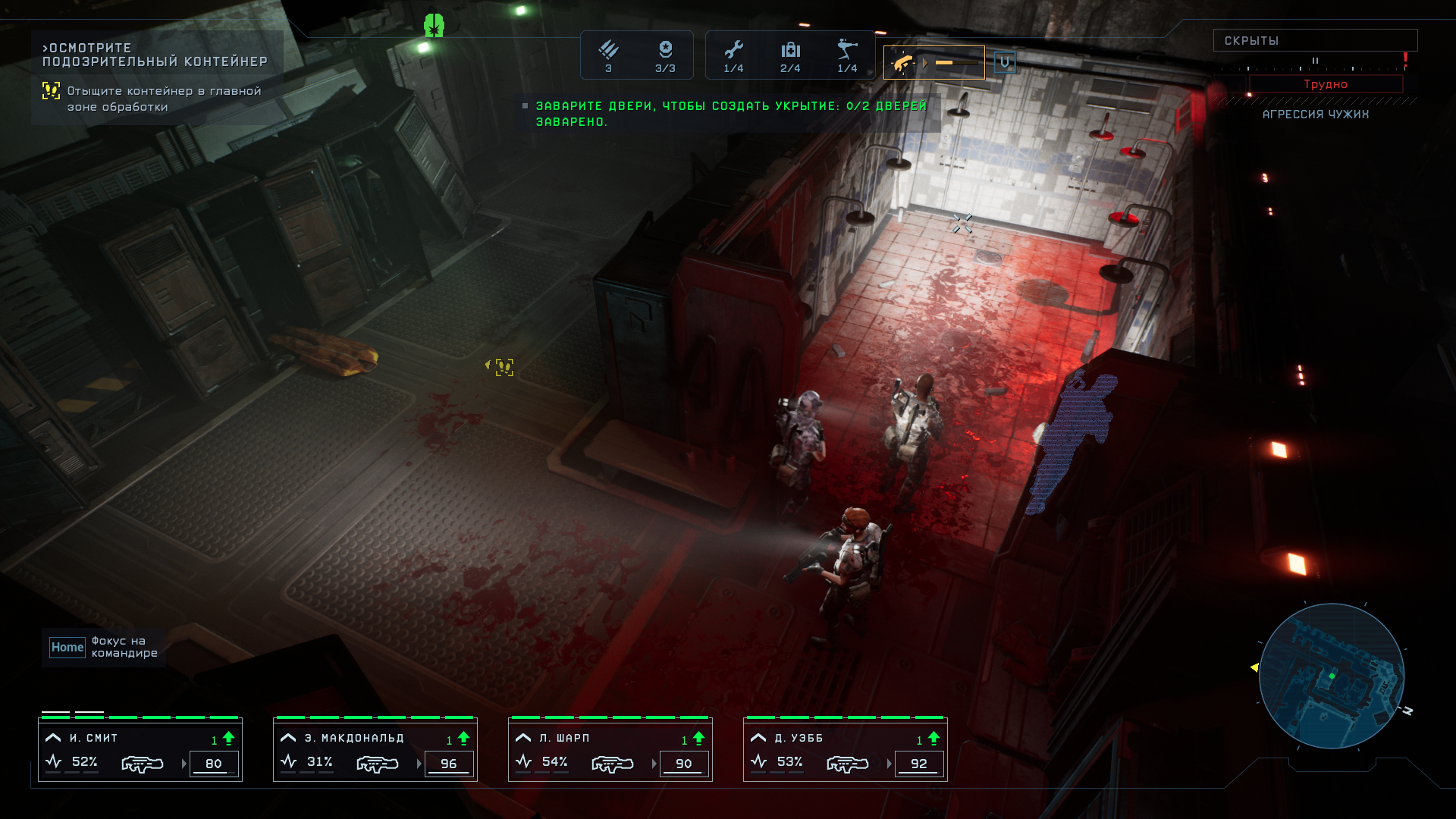Select marine Д. Уэбб squad card
This screenshot has width=1456, height=819.
846,749
